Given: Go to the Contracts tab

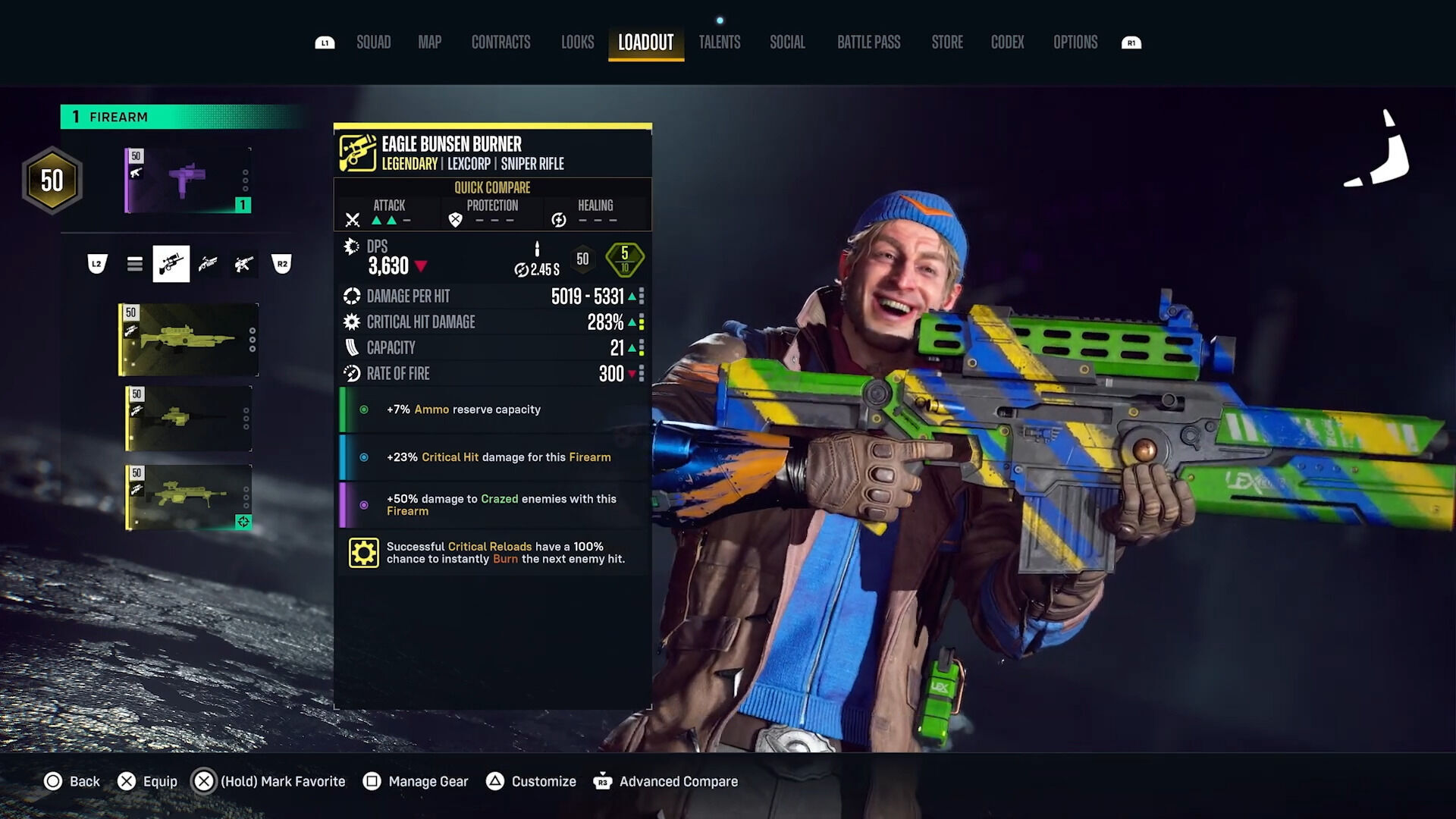Looking at the screenshot, I should coord(500,42).
